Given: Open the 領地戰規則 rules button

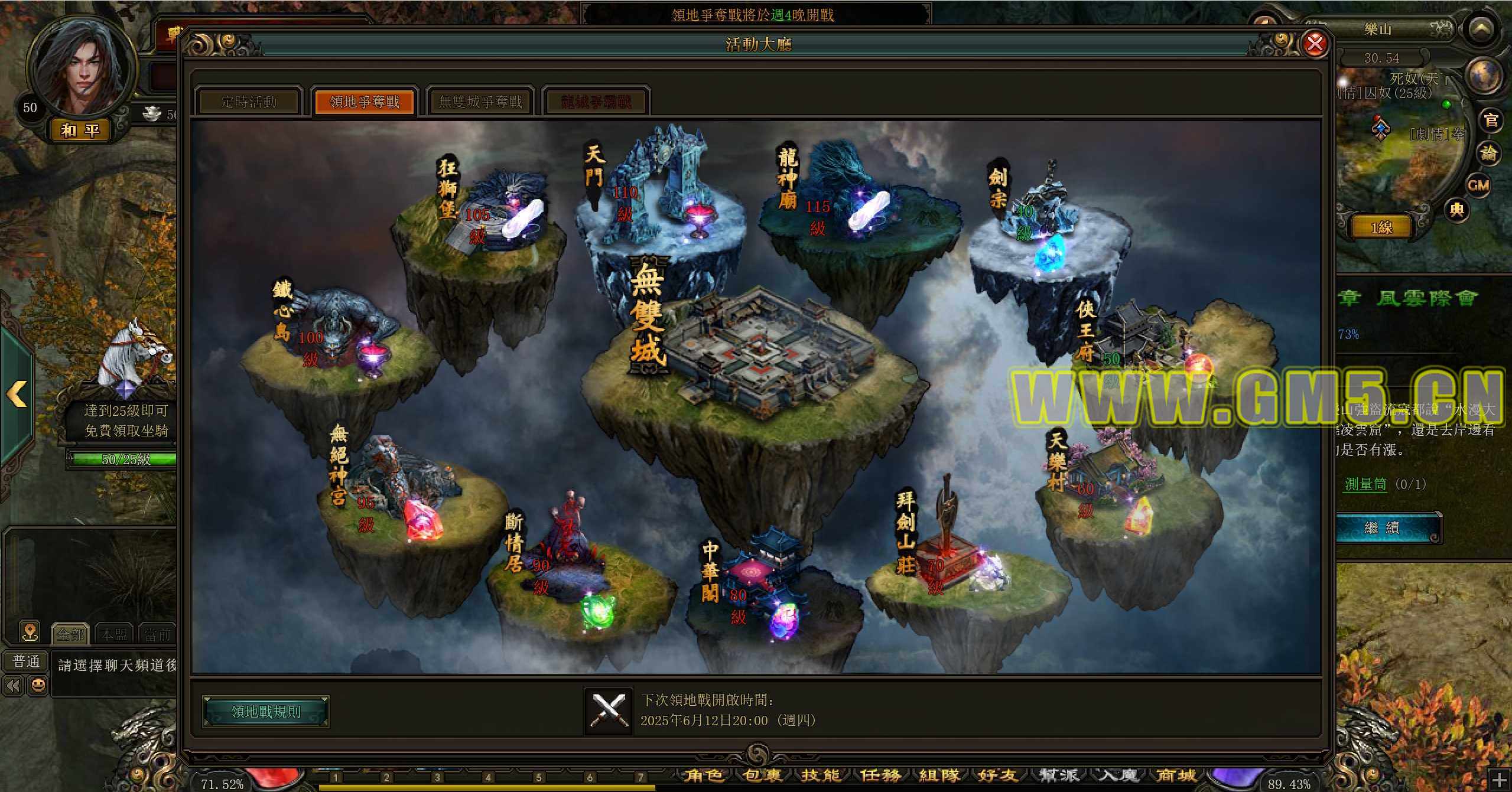Looking at the screenshot, I should click(265, 712).
